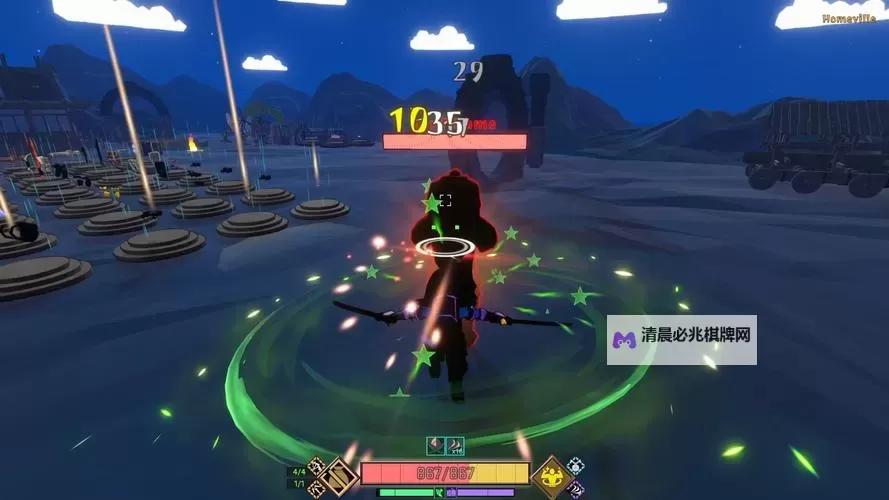Click the watermark logo with Chinese text
This screenshot has width=889, height=500.
click(x=682, y=340)
